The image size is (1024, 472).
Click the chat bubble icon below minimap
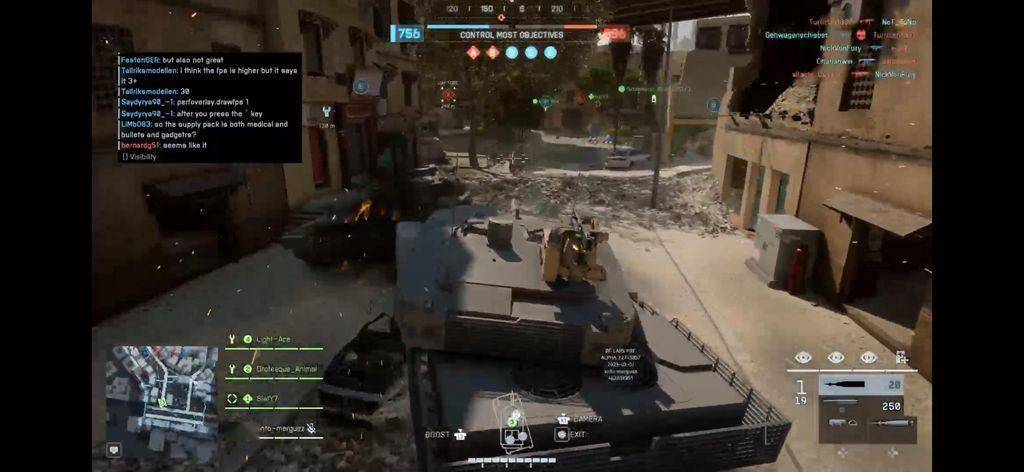[x=114, y=450]
